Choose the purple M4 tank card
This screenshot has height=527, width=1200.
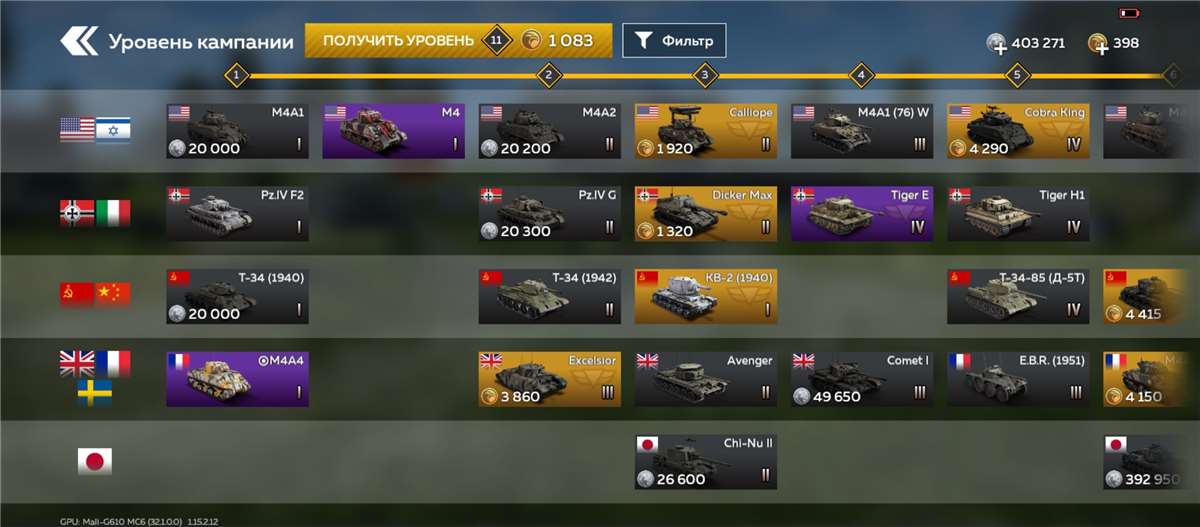pyautogui.click(x=393, y=130)
